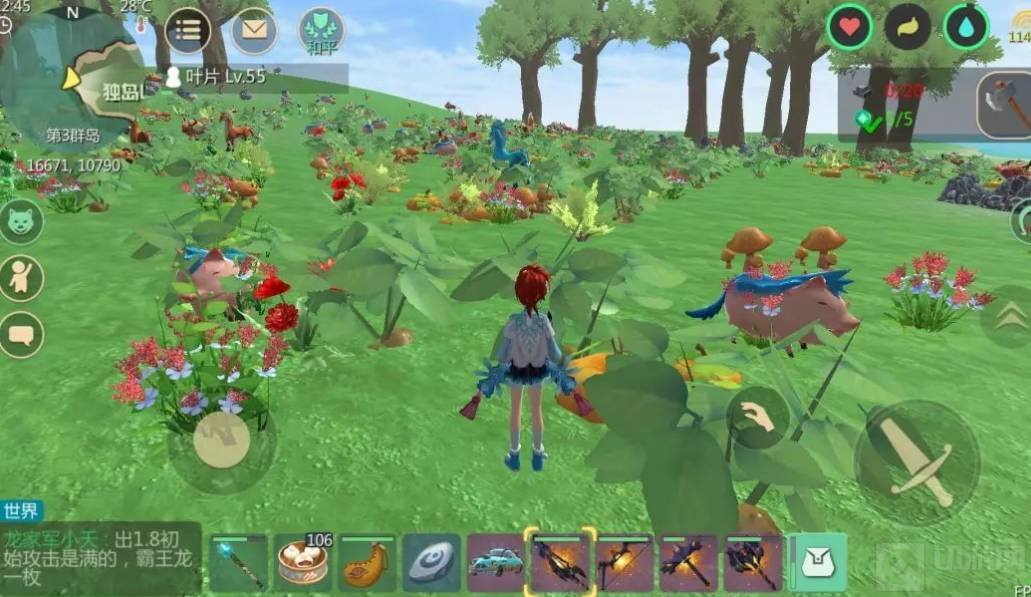Viewport: 1031px width, 597px height.
Task: Toggle the 和平 peace mode icon
Action: [321, 31]
